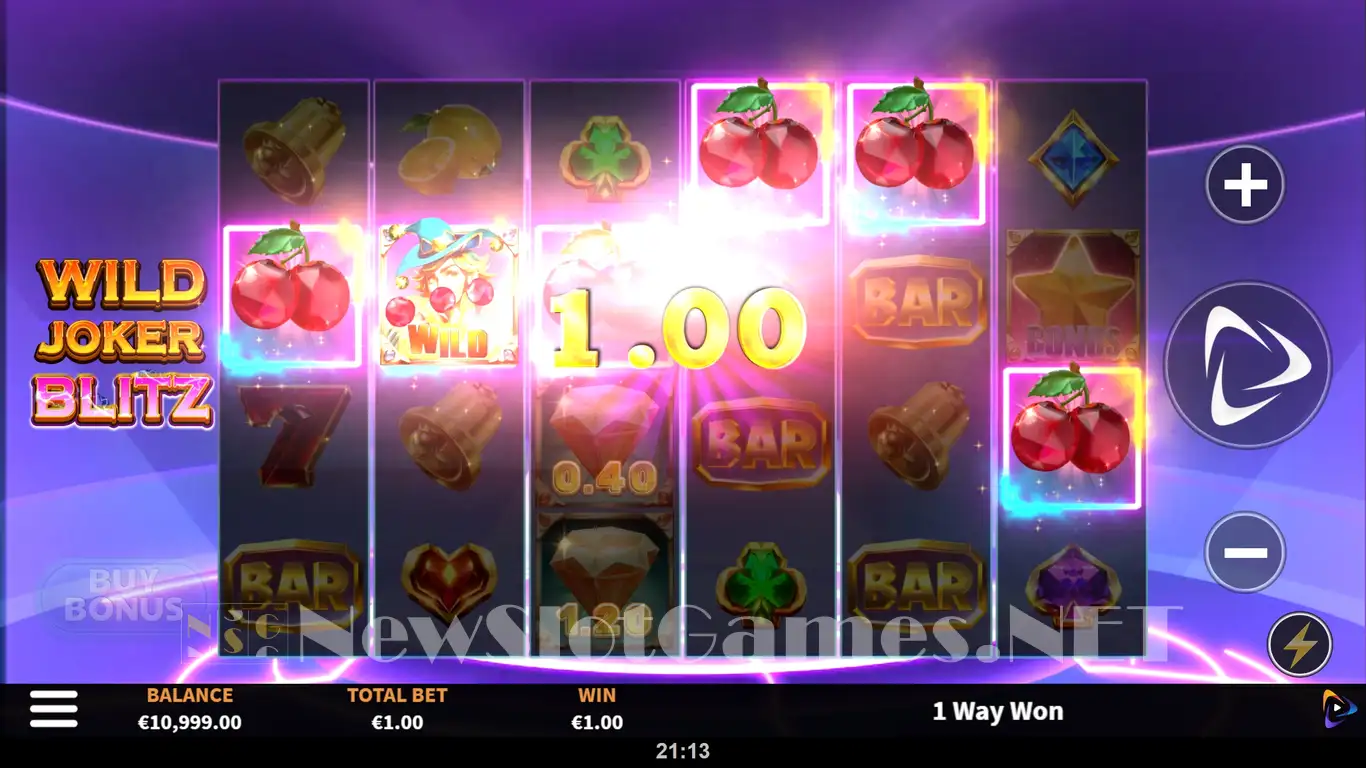
Task: Increase the bet with the plus button
Action: [x=1245, y=185]
